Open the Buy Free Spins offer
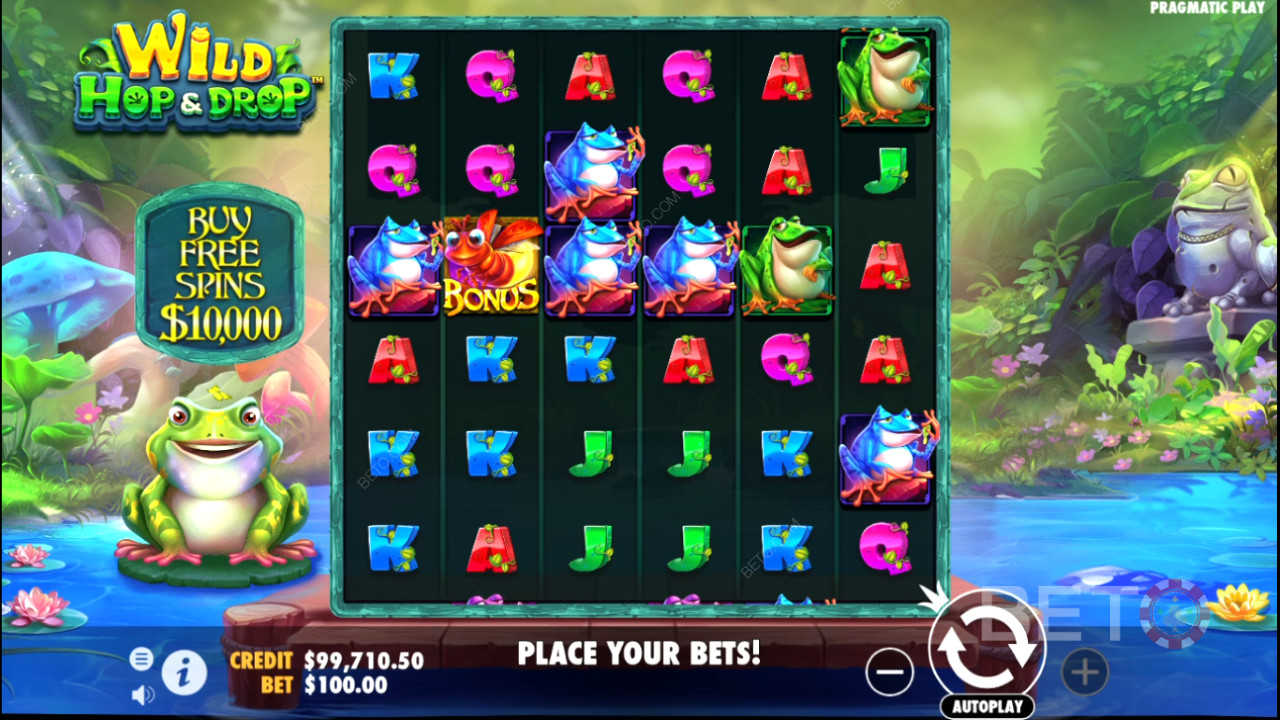The image size is (1280, 720). [219, 272]
